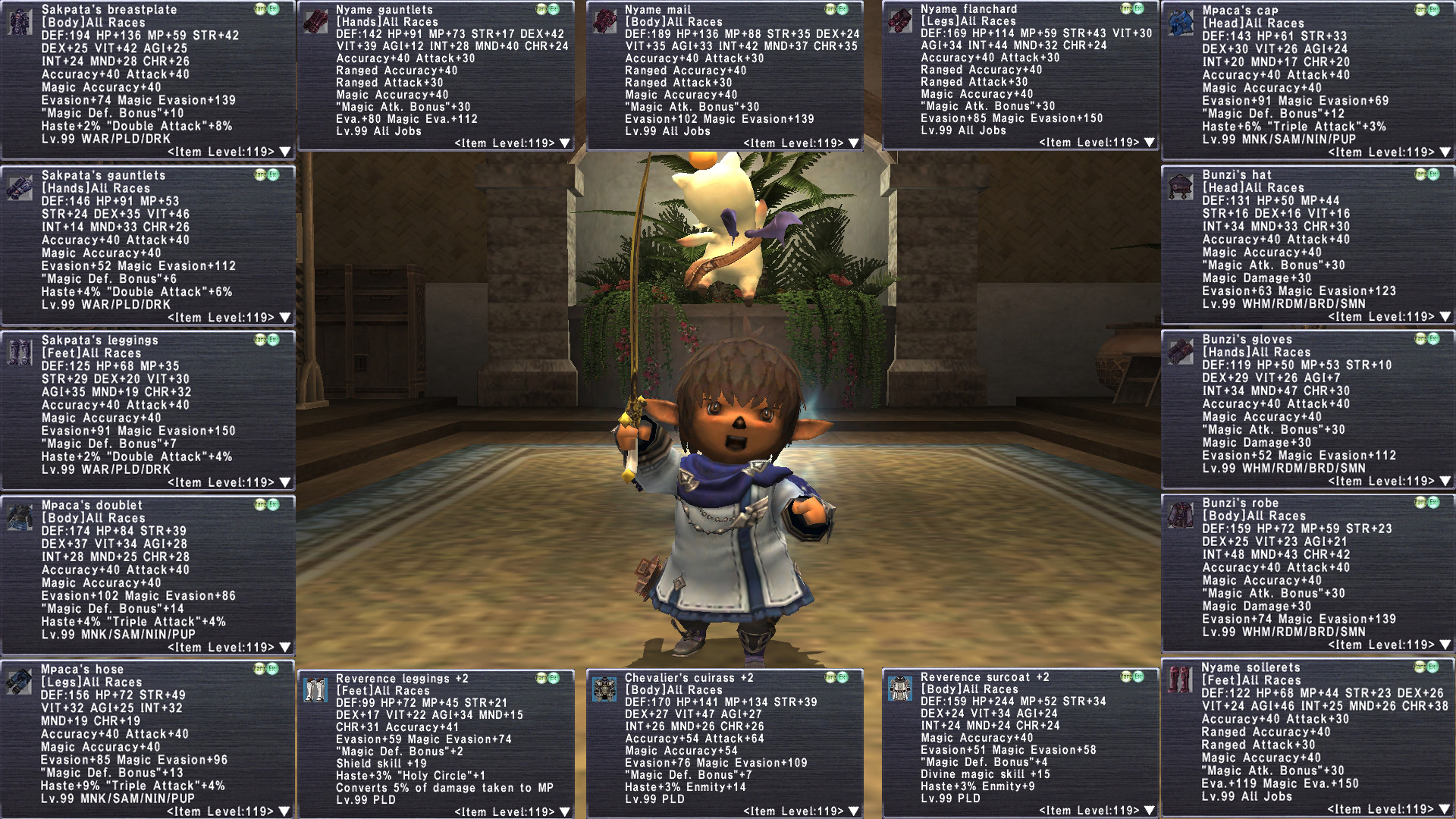Select the Sakpata's breastplate item icon
Image resolution: width=1456 pixels, height=819 pixels.
(20, 21)
